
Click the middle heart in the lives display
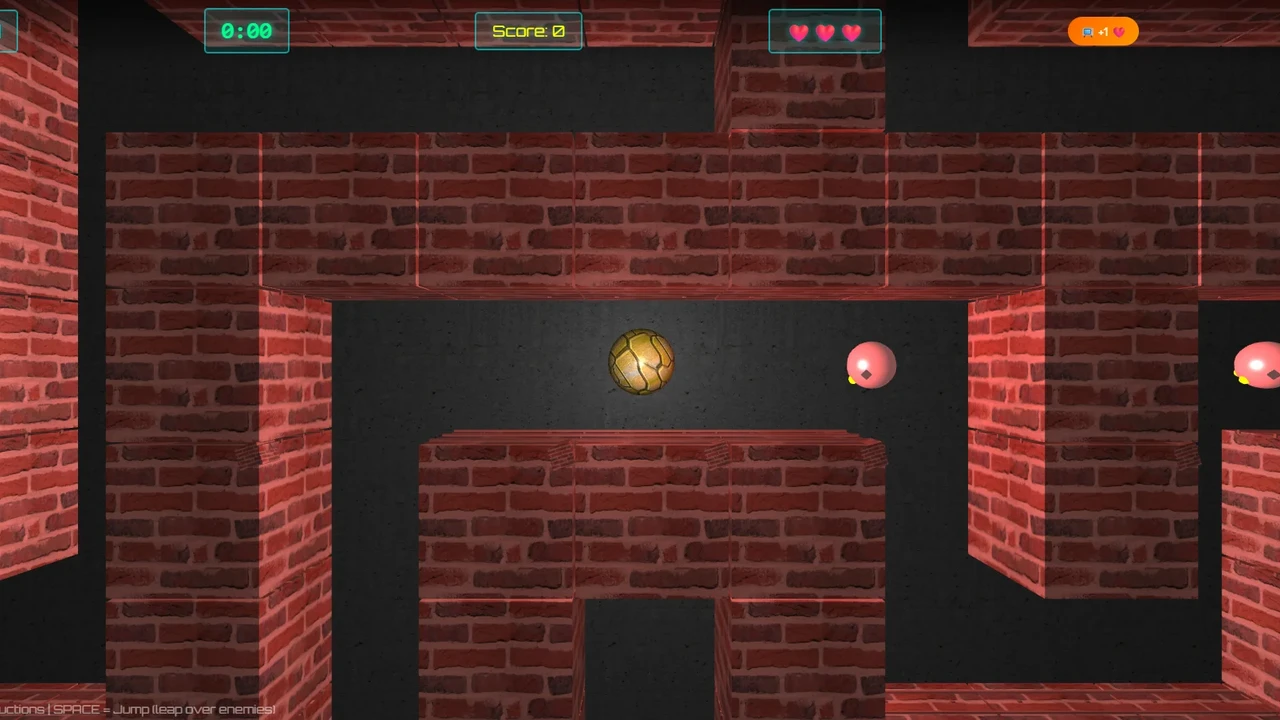pos(825,32)
